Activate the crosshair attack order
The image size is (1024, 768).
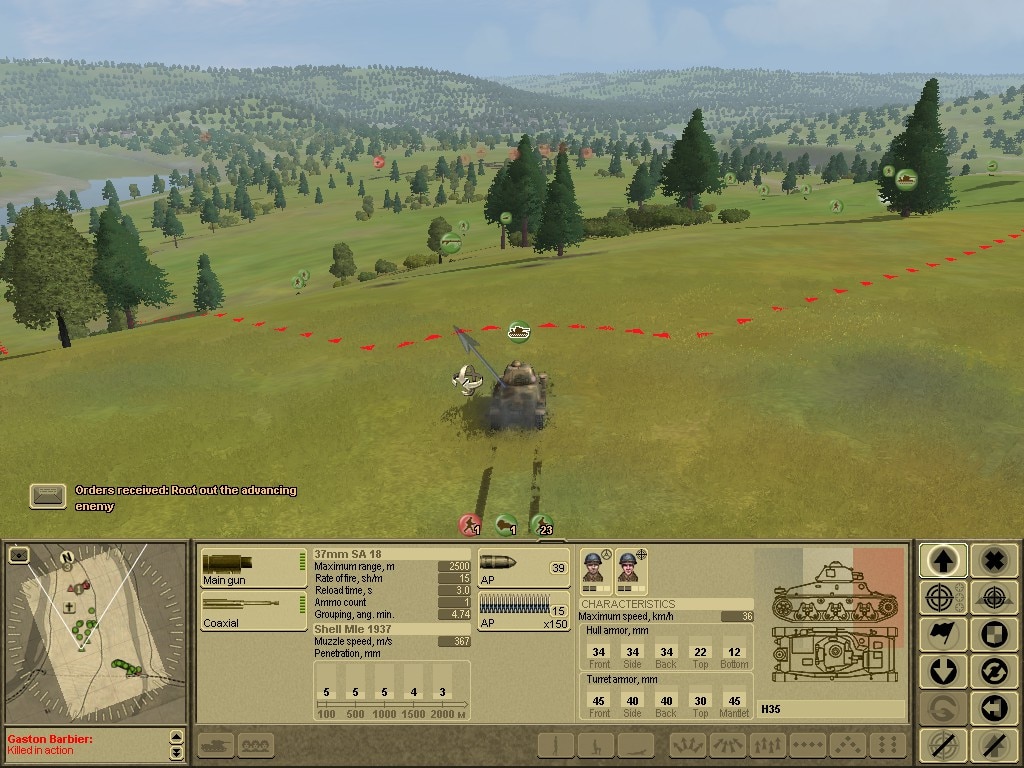943,598
